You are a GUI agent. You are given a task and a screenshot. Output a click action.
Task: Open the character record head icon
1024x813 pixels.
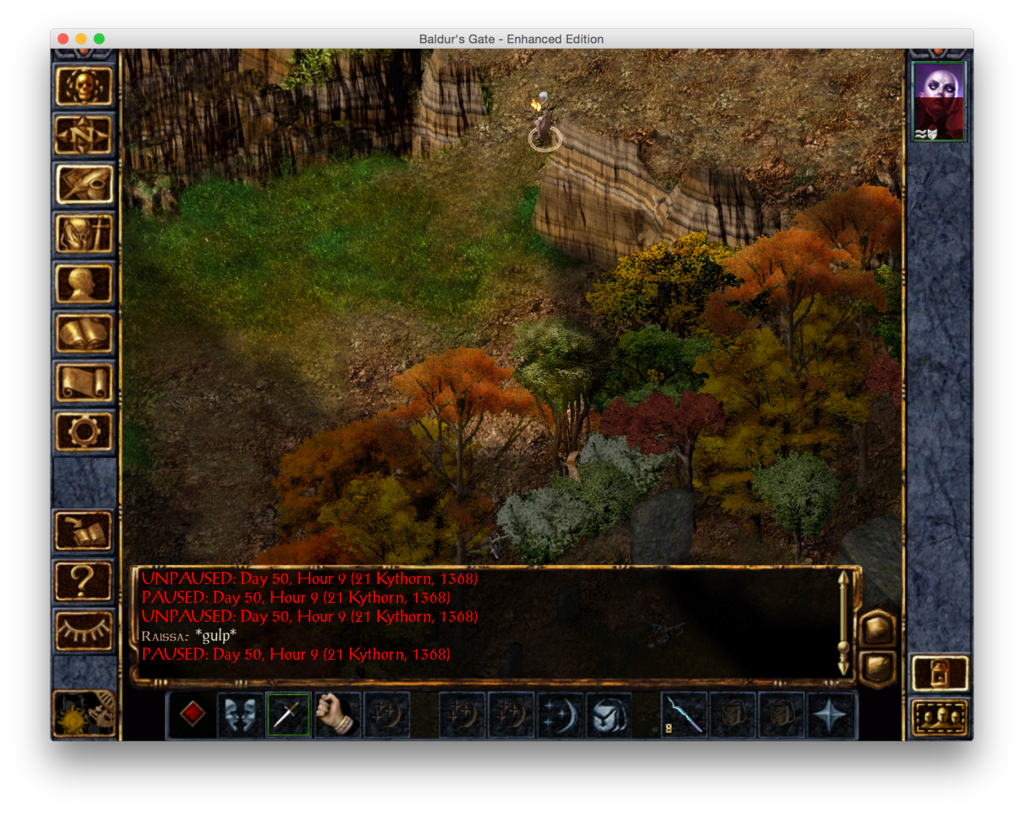pos(84,283)
